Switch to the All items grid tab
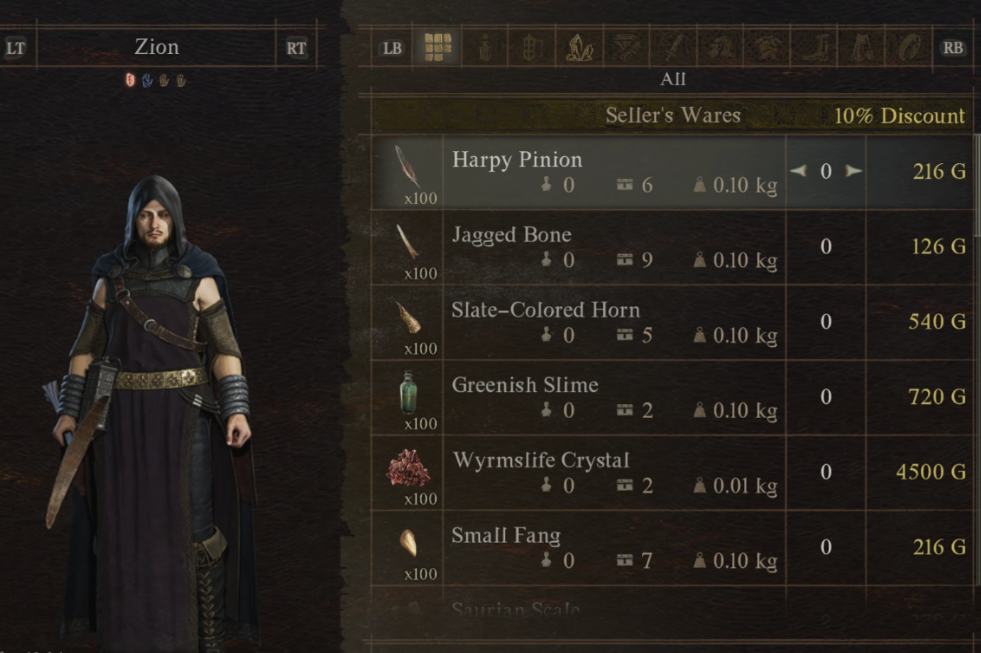Image resolution: width=981 pixels, height=653 pixels. [438, 47]
